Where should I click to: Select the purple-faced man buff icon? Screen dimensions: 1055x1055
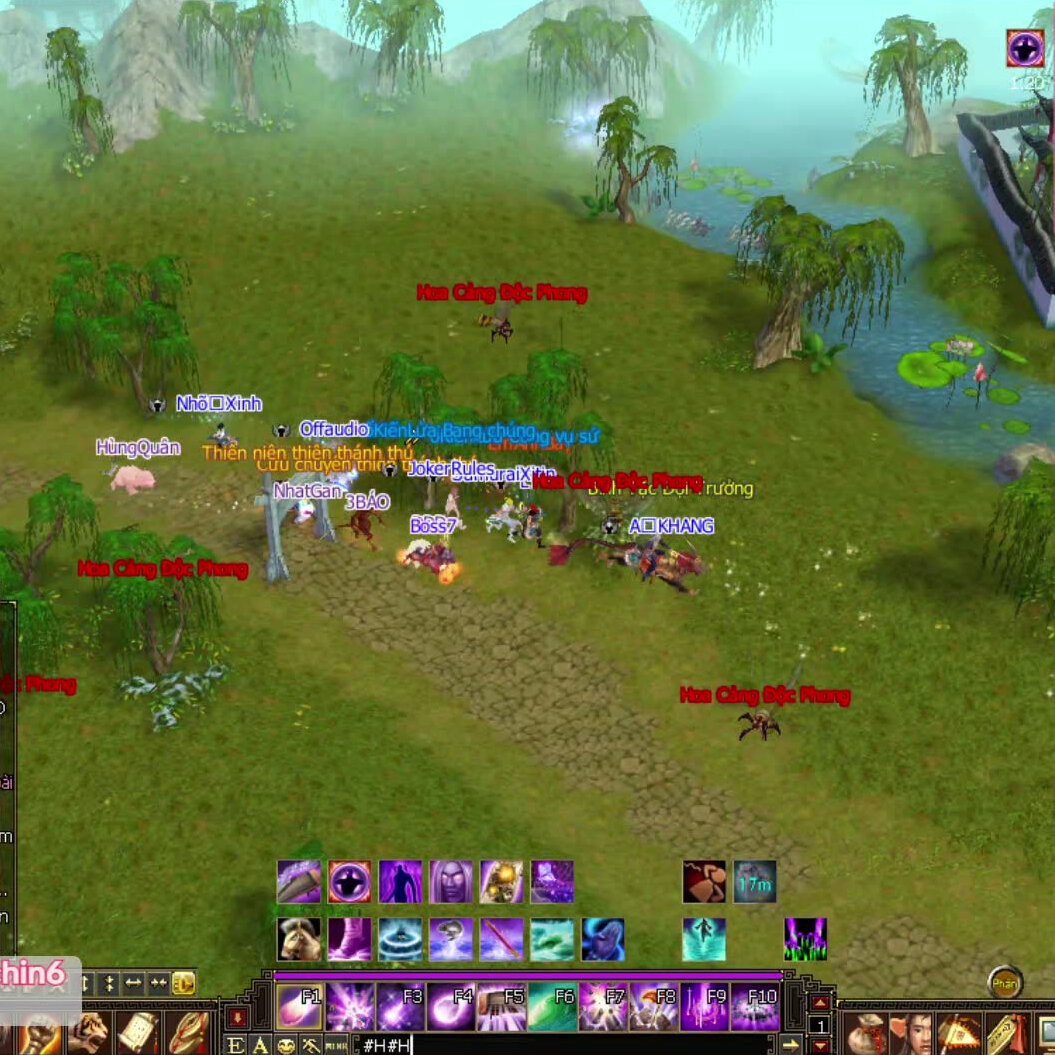(x=451, y=882)
